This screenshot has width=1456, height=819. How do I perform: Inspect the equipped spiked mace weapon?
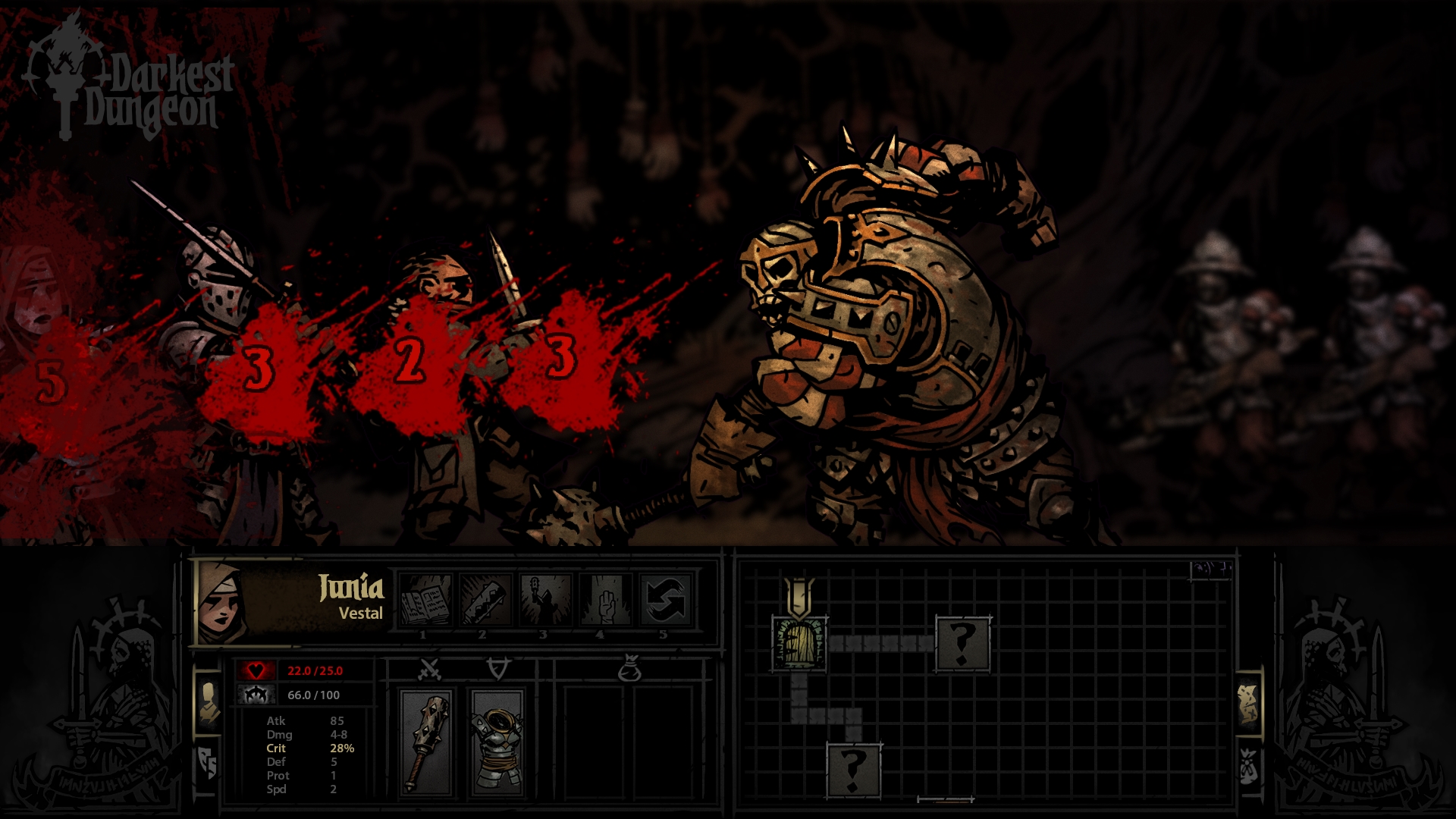click(x=428, y=742)
